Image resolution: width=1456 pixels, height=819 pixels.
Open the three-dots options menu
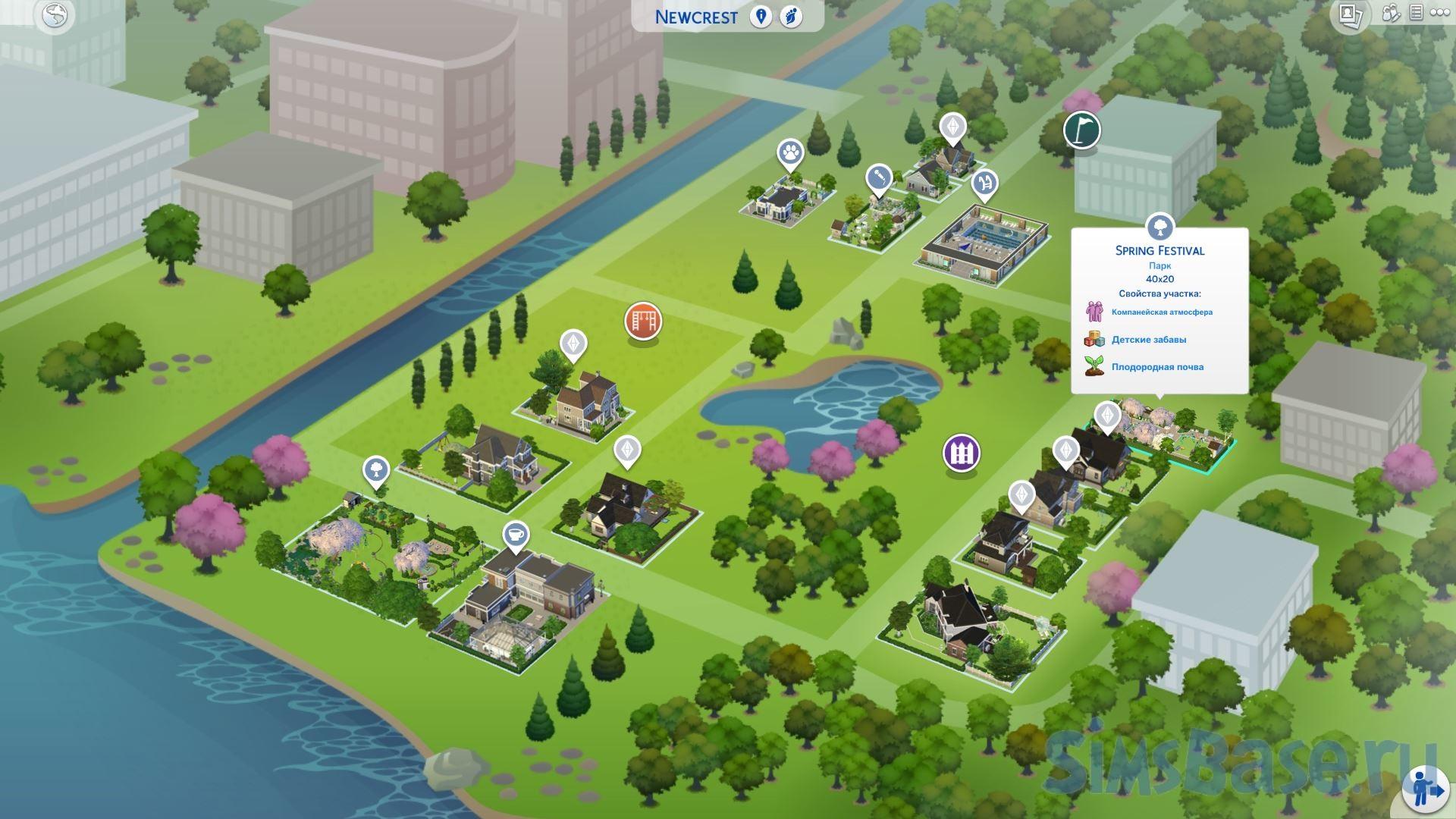[x=1440, y=14]
